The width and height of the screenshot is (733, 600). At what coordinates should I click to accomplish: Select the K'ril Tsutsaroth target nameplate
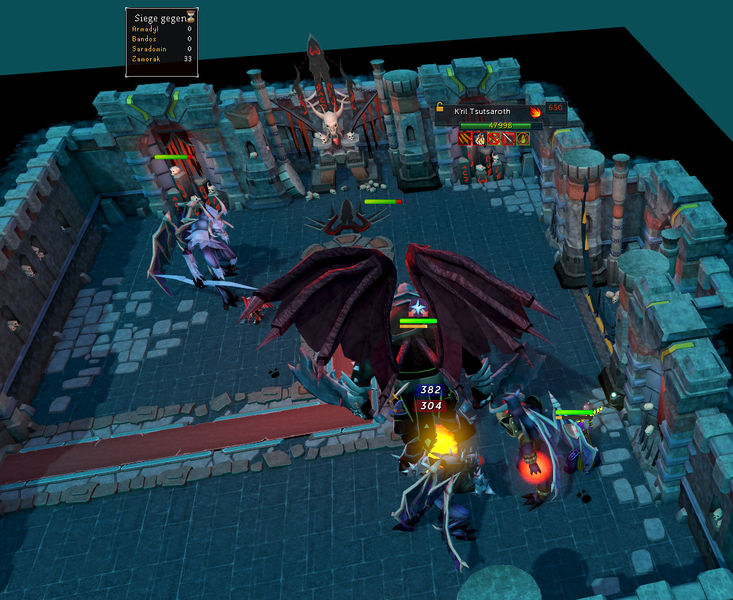coord(482,112)
